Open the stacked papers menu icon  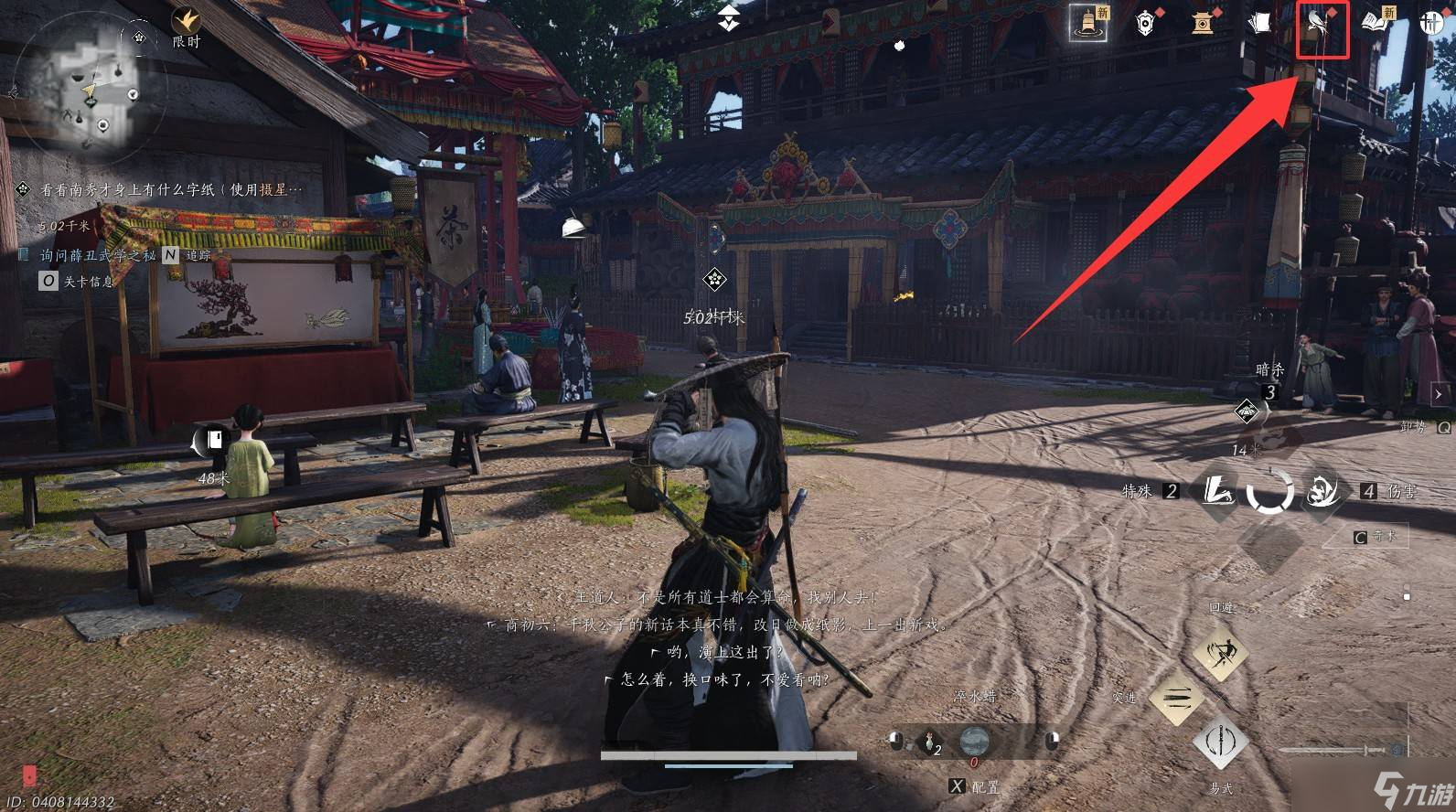pos(1260,23)
